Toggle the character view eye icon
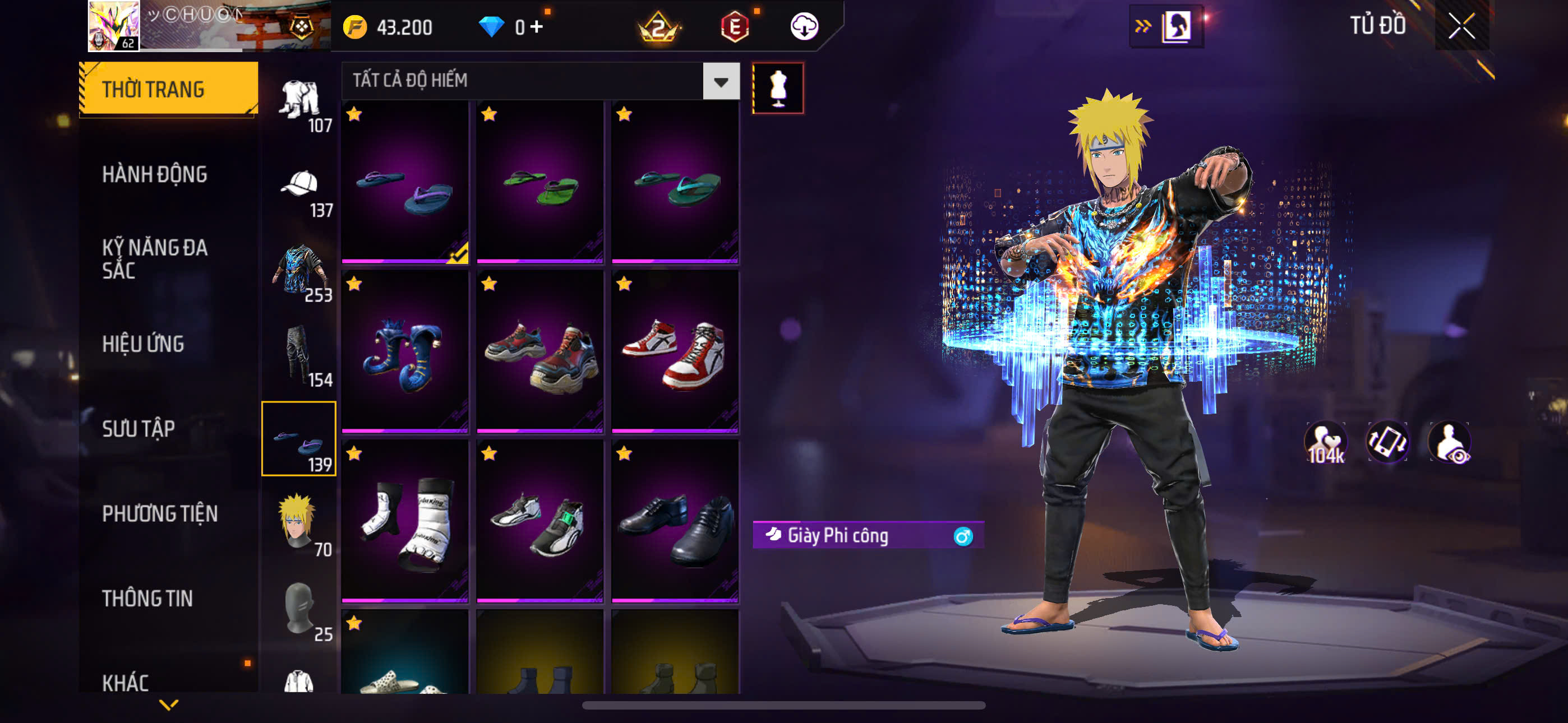1568x723 pixels. tap(1450, 442)
